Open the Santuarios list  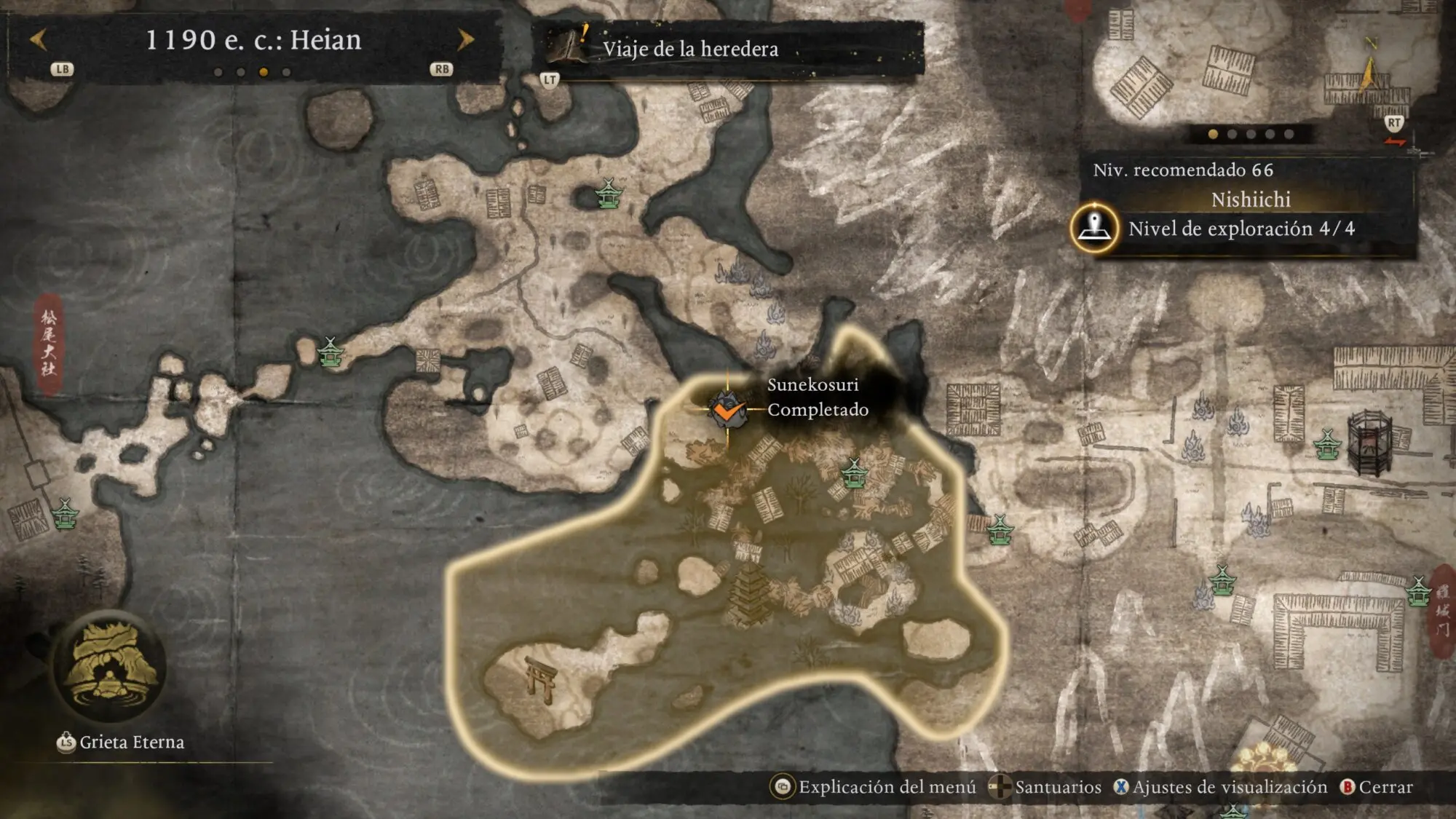click(x=1046, y=787)
